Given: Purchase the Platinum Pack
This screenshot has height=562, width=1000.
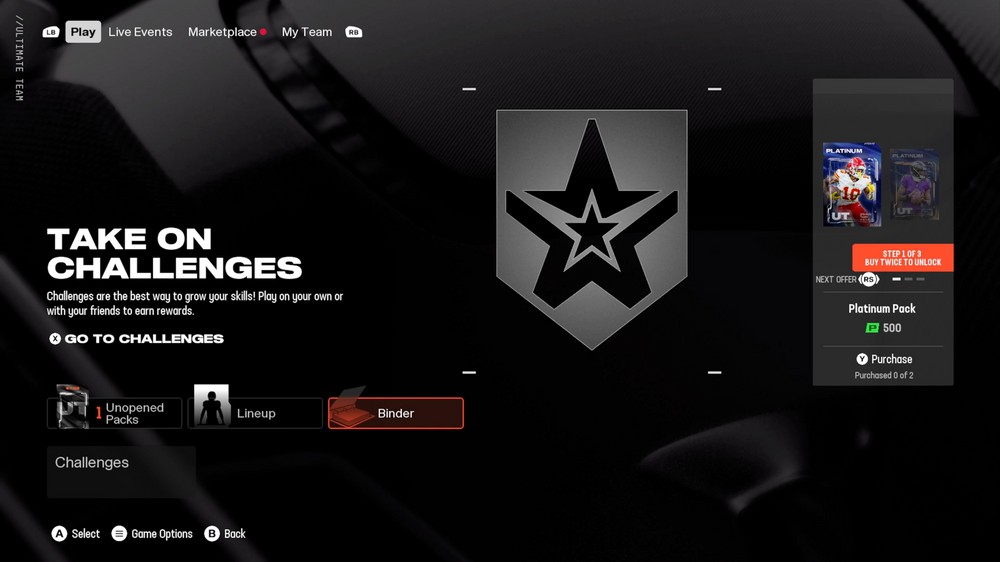Looking at the screenshot, I should tap(883, 359).
